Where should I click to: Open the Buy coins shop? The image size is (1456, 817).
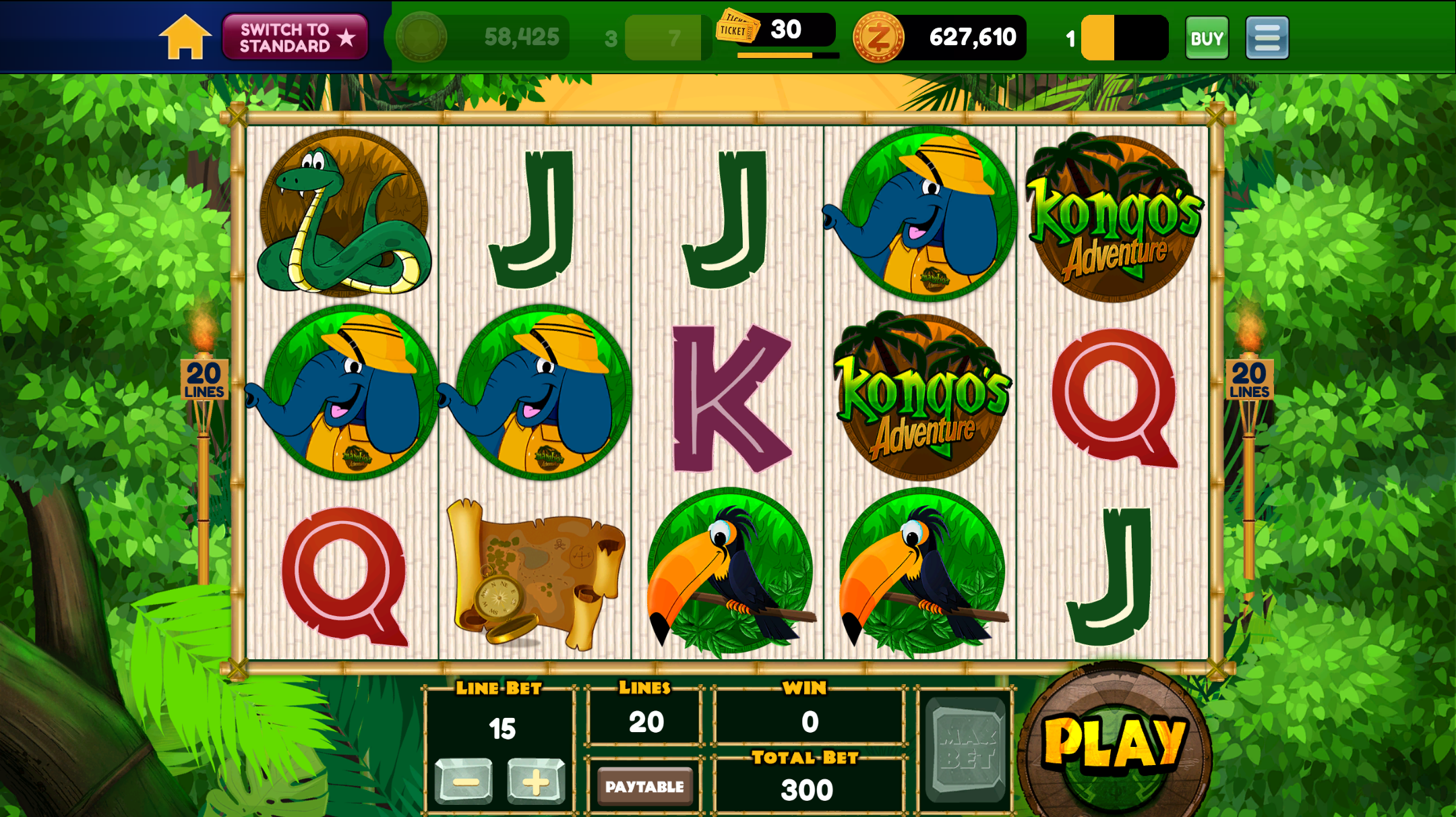(x=1206, y=38)
